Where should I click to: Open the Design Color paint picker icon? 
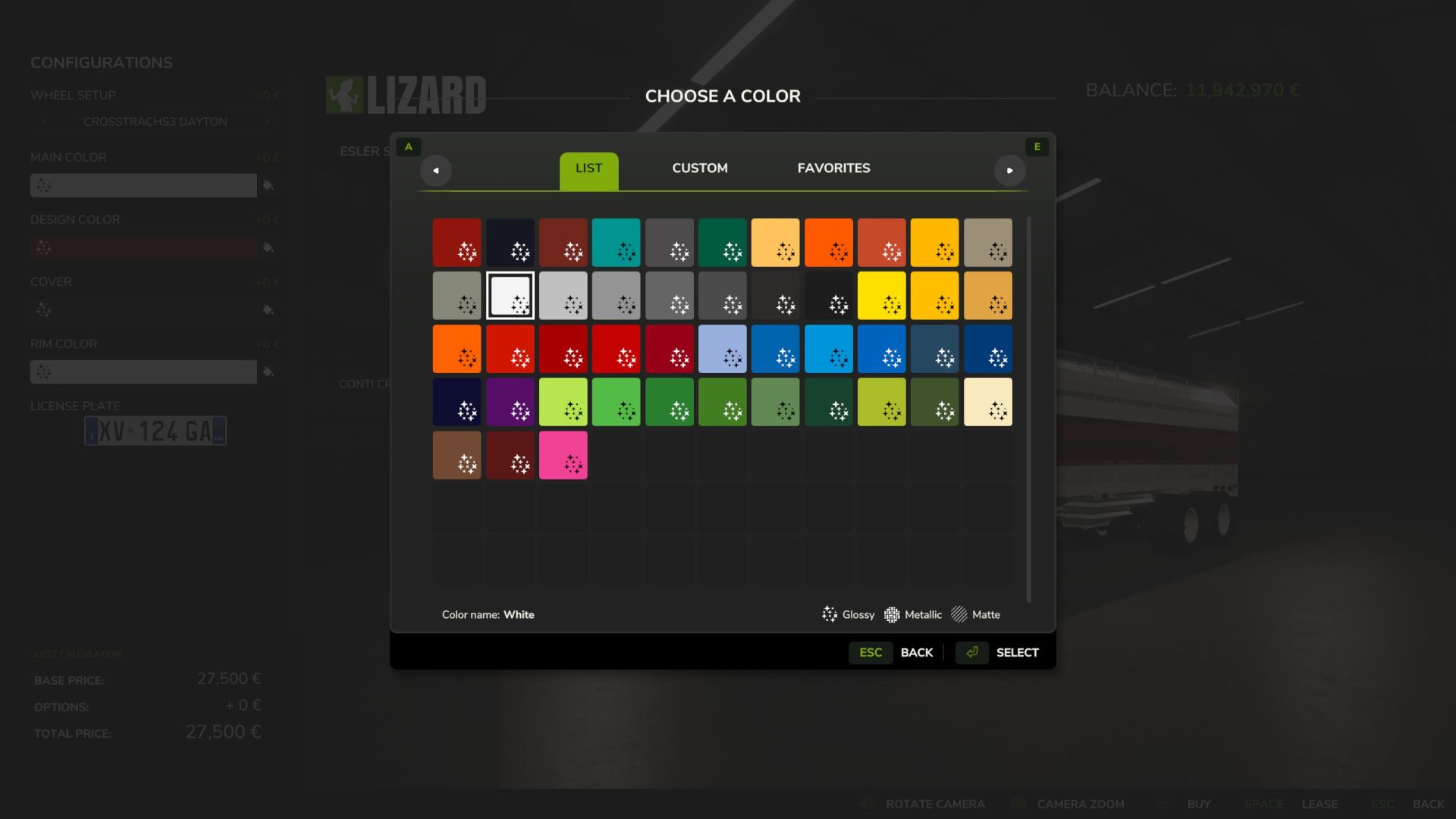(269, 247)
